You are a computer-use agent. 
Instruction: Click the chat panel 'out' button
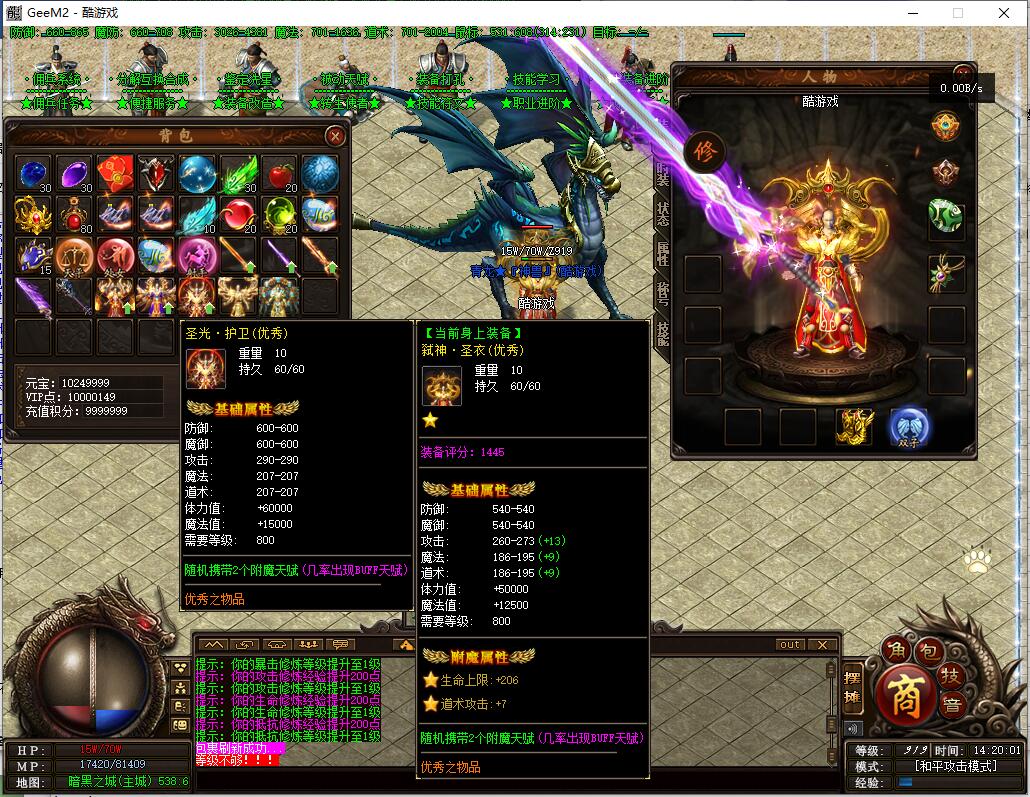[x=790, y=645]
